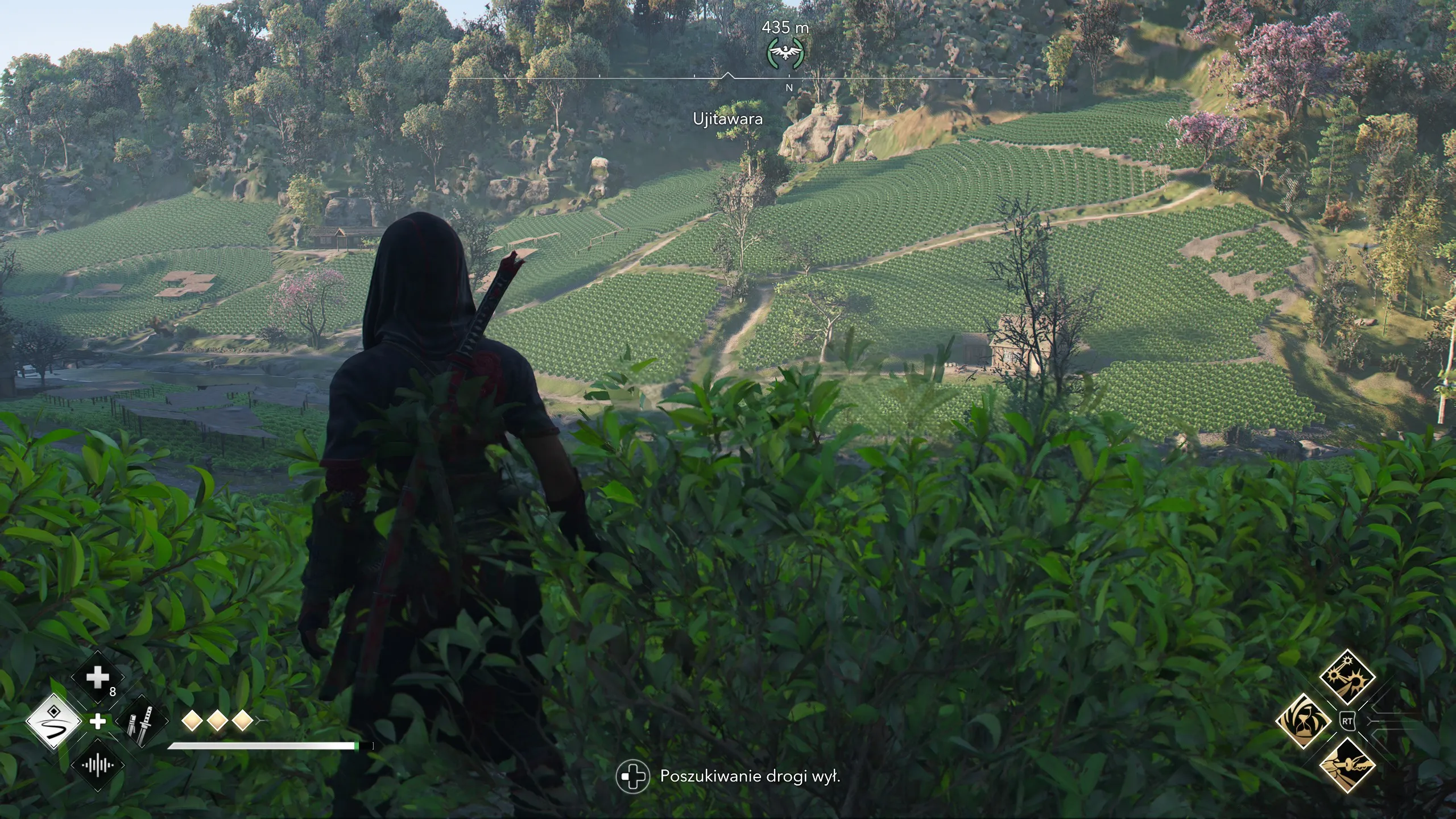The height and width of the screenshot is (819, 1456).
Task: Click the eagle objective marker on compass
Action: 785,53
